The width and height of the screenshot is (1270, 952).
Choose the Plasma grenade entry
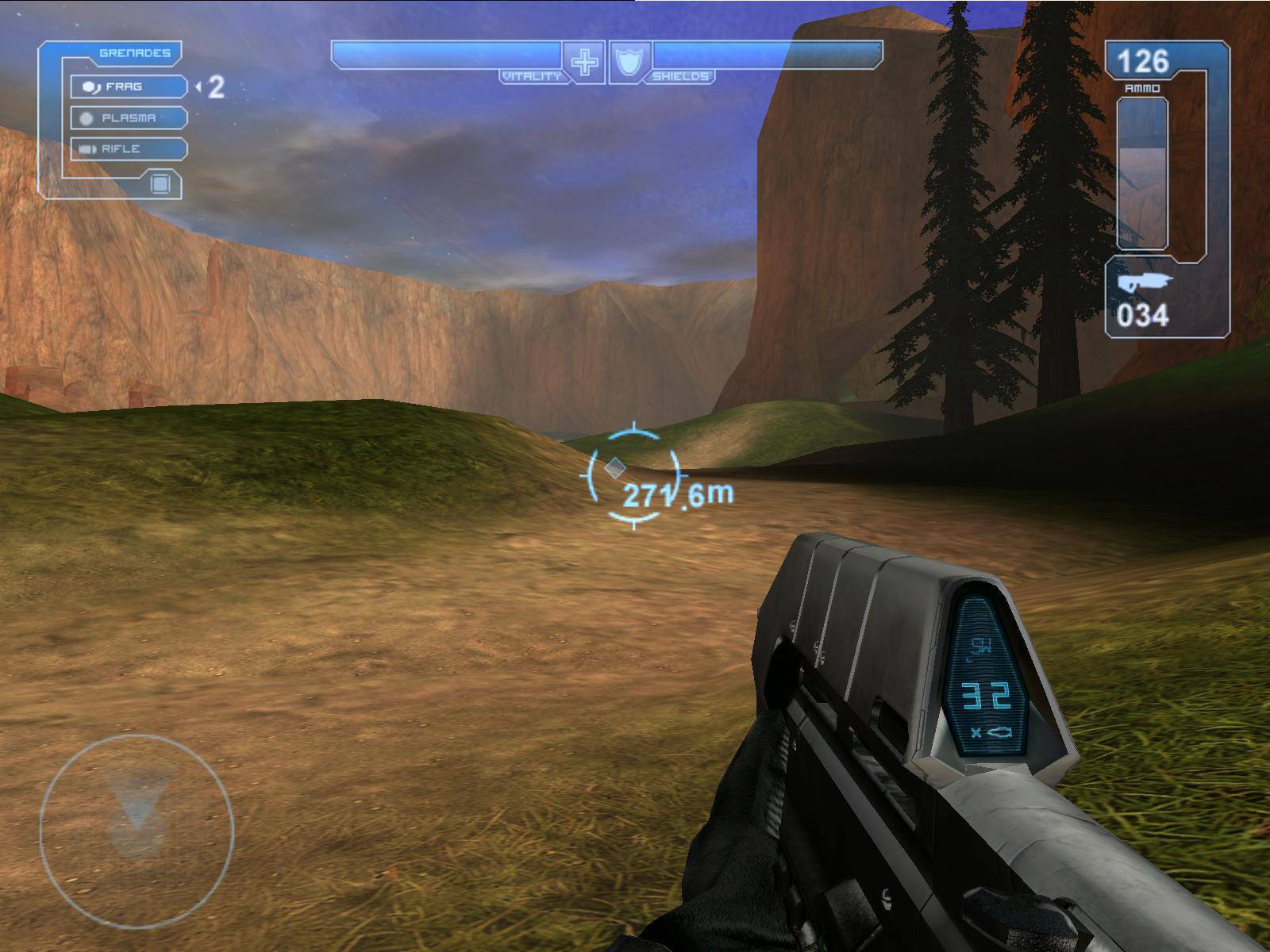[129, 118]
